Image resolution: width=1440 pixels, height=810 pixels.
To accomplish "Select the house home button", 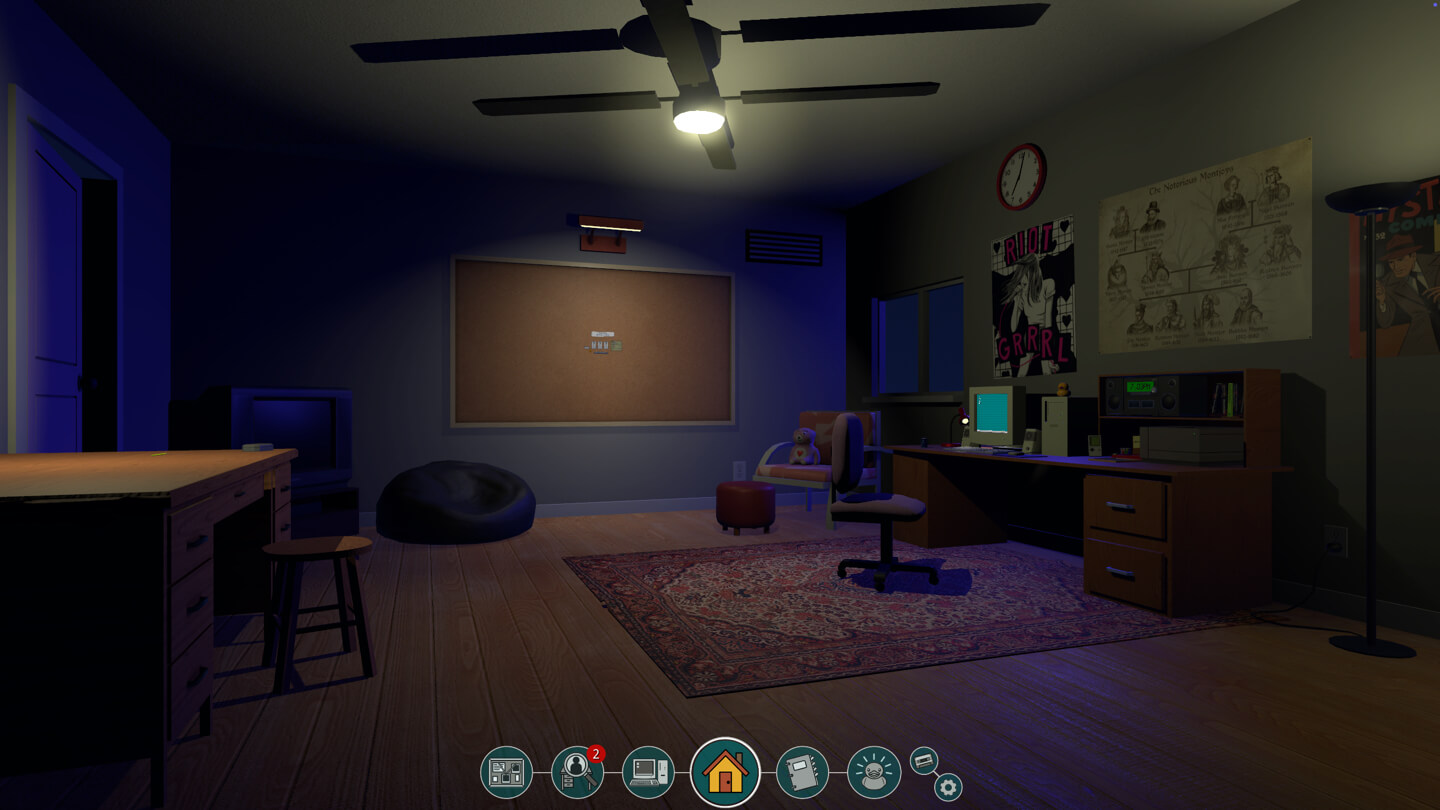I will [725, 772].
